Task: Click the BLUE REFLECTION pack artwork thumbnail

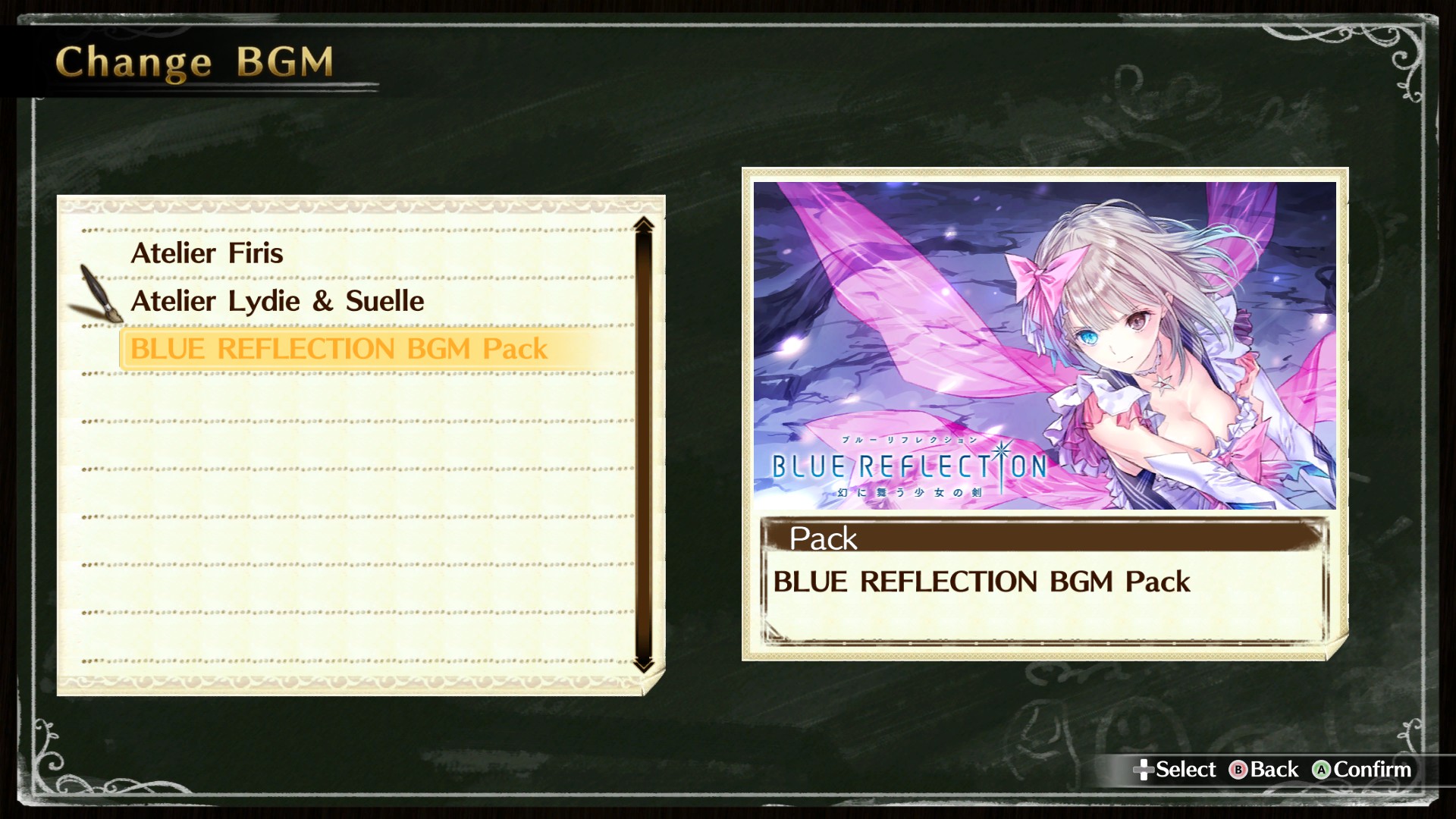Action: 1046,341
